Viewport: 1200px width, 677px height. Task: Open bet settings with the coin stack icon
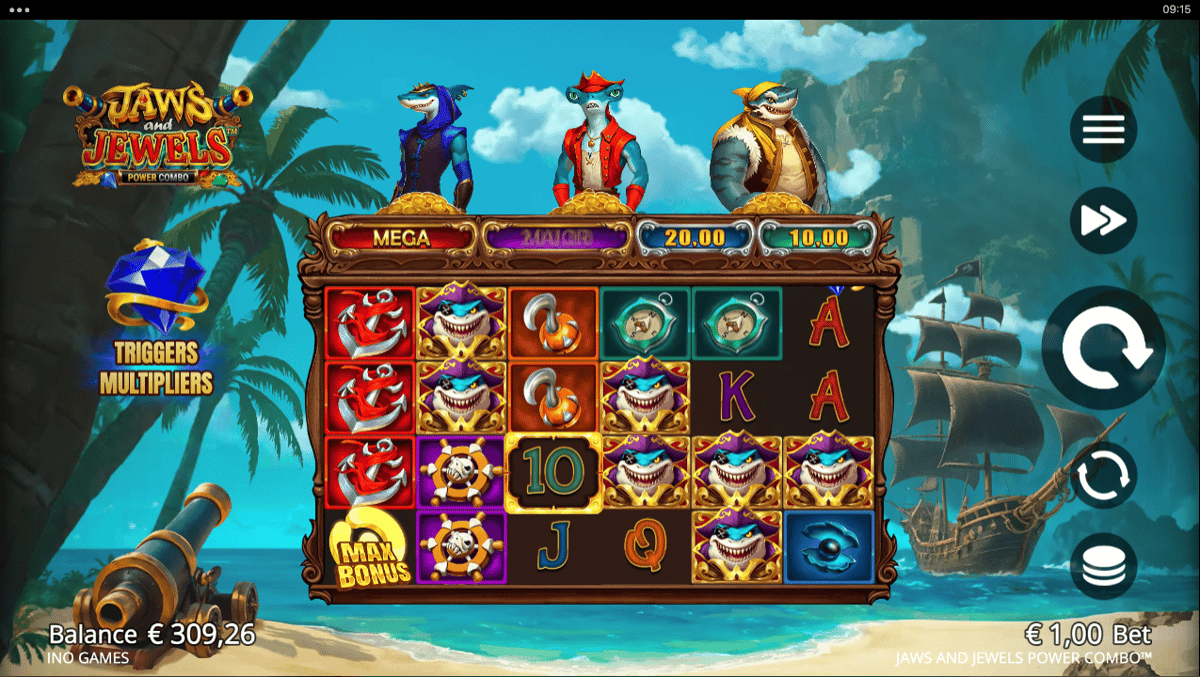(x=1103, y=566)
